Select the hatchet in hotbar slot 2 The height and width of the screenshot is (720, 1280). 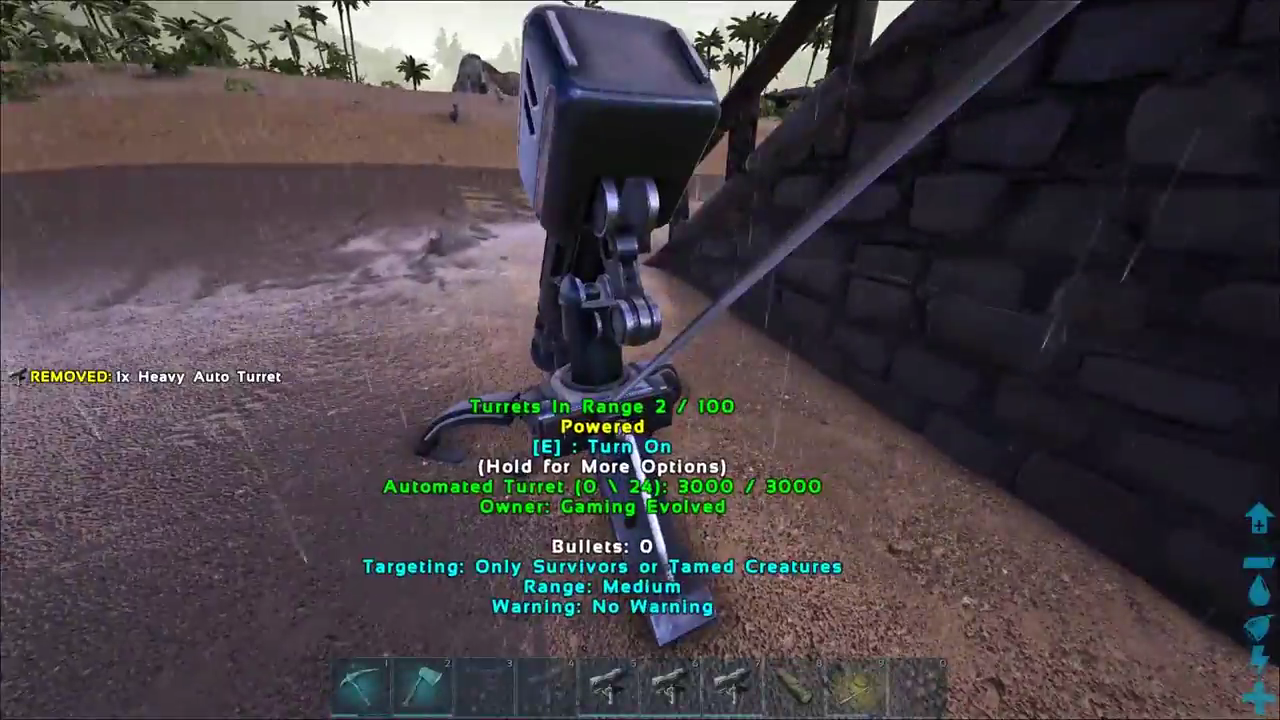425,685
